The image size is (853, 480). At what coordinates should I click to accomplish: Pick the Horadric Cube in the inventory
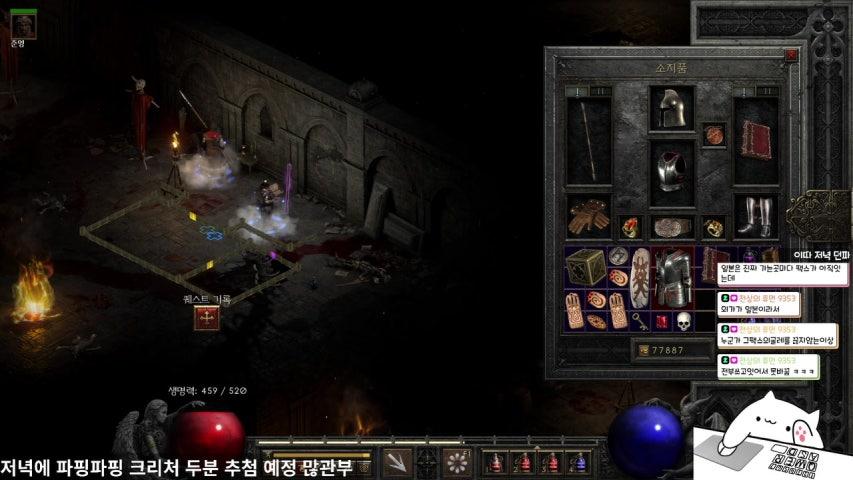(x=584, y=267)
